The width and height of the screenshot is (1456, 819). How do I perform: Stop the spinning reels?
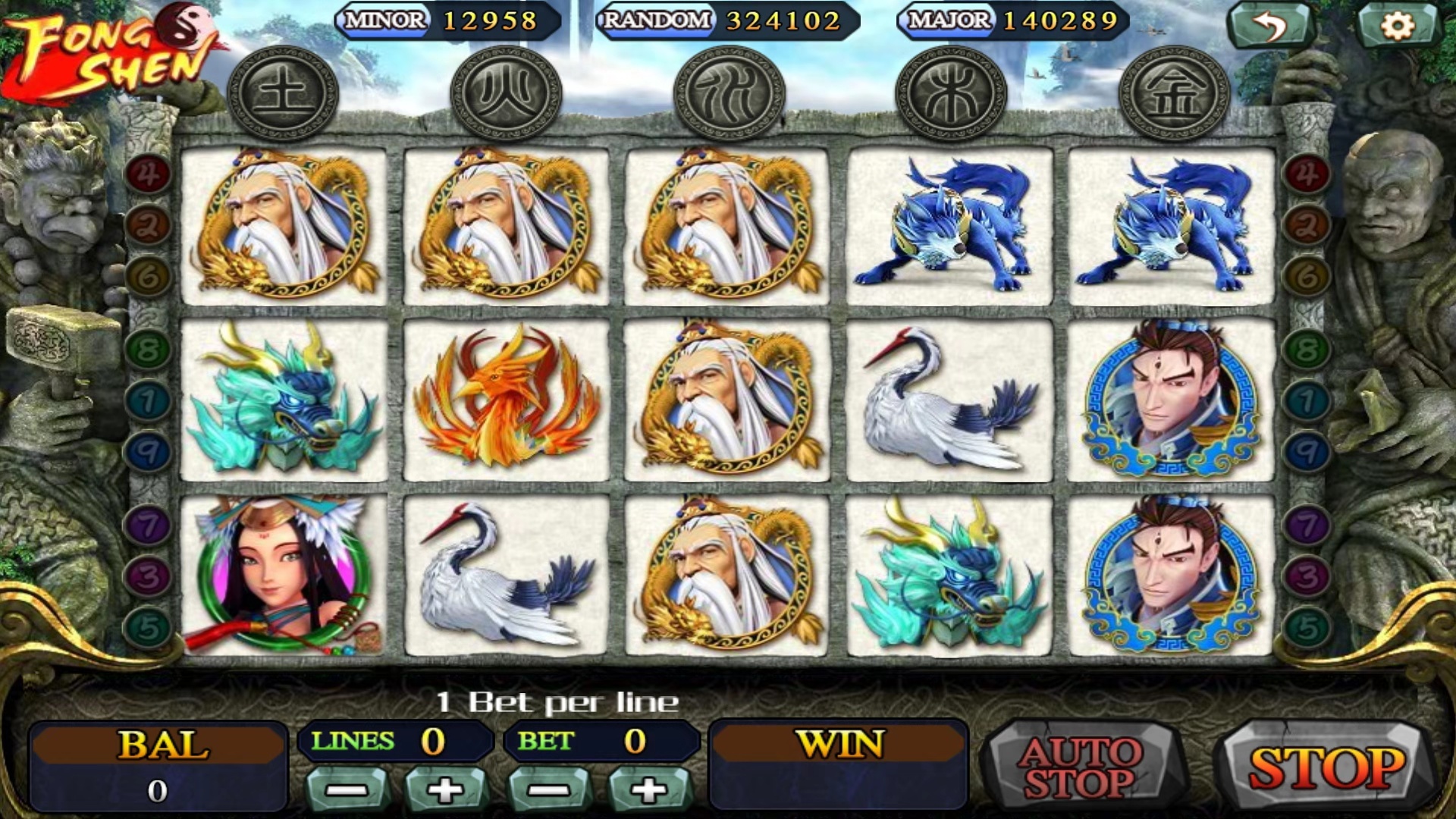1326,767
